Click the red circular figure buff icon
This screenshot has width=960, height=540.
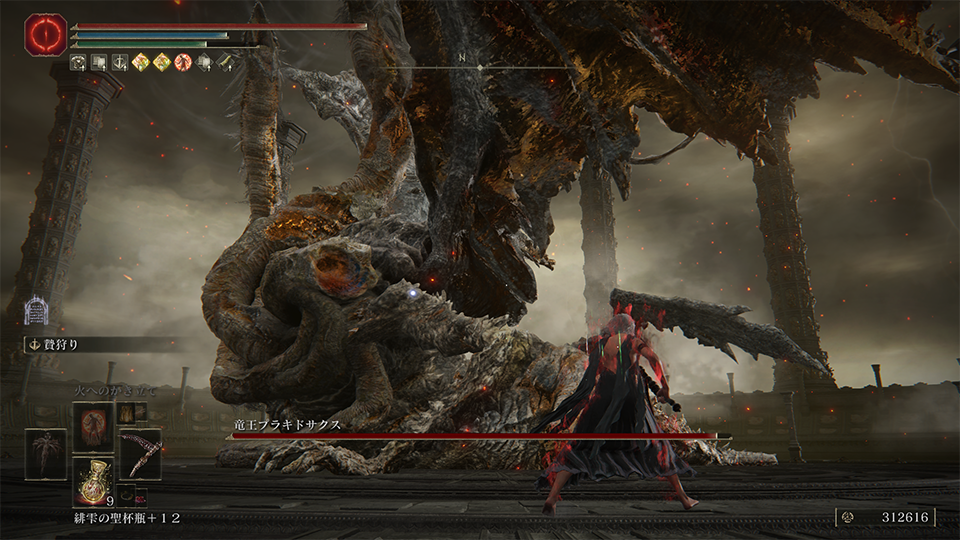pyautogui.click(x=183, y=63)
